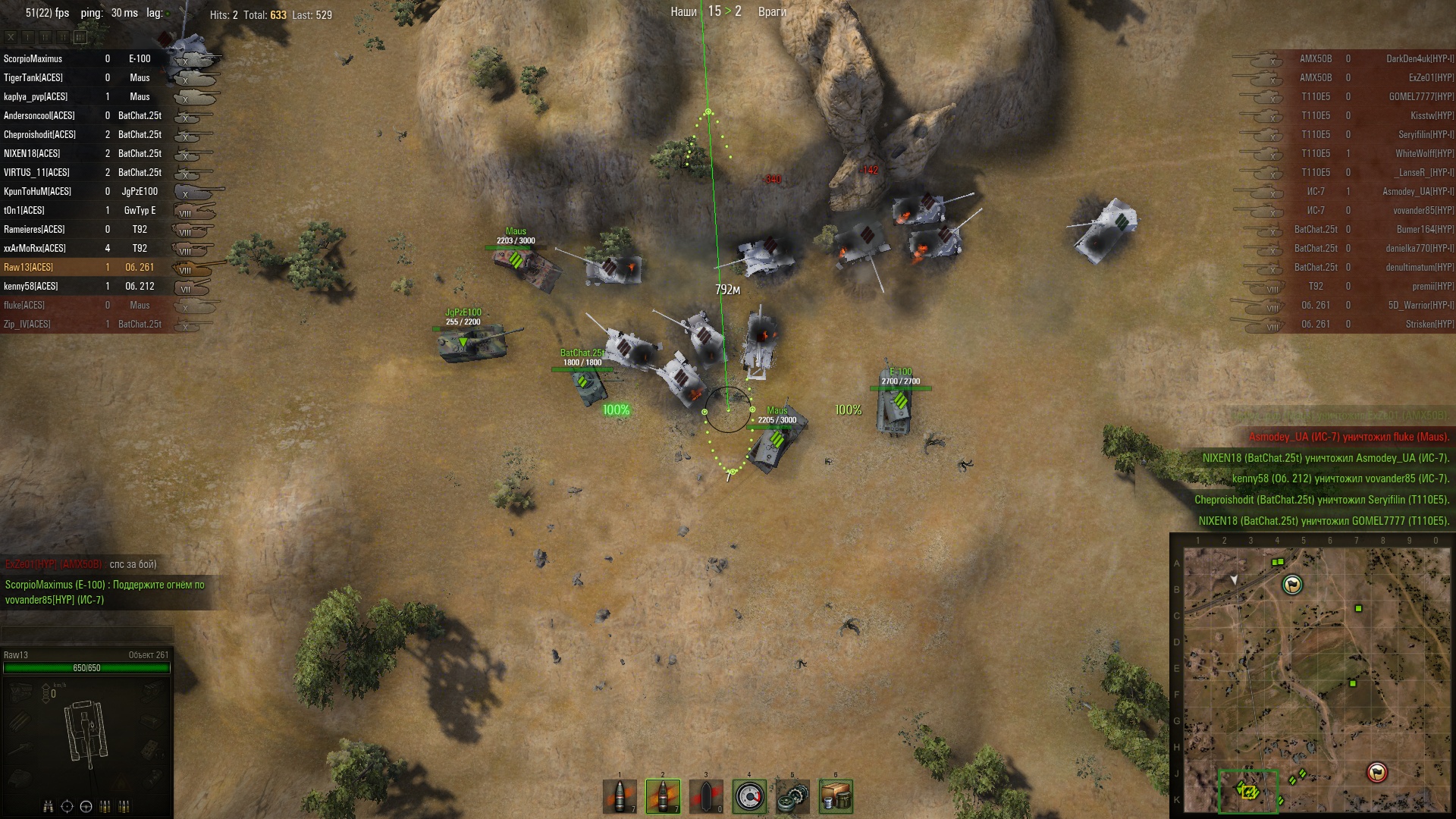Select the first shell type in slot 1
This screenshot has height=819, width=1456.
(620, 796)
